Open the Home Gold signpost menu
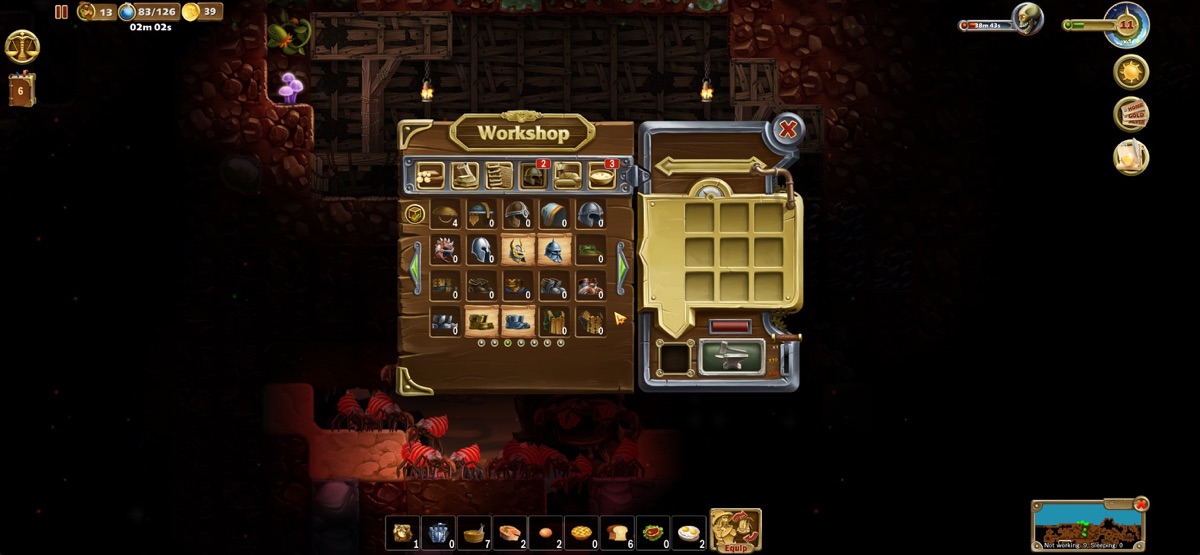Viewport: 1200px width, 555px height. [x=1131, y=115]
